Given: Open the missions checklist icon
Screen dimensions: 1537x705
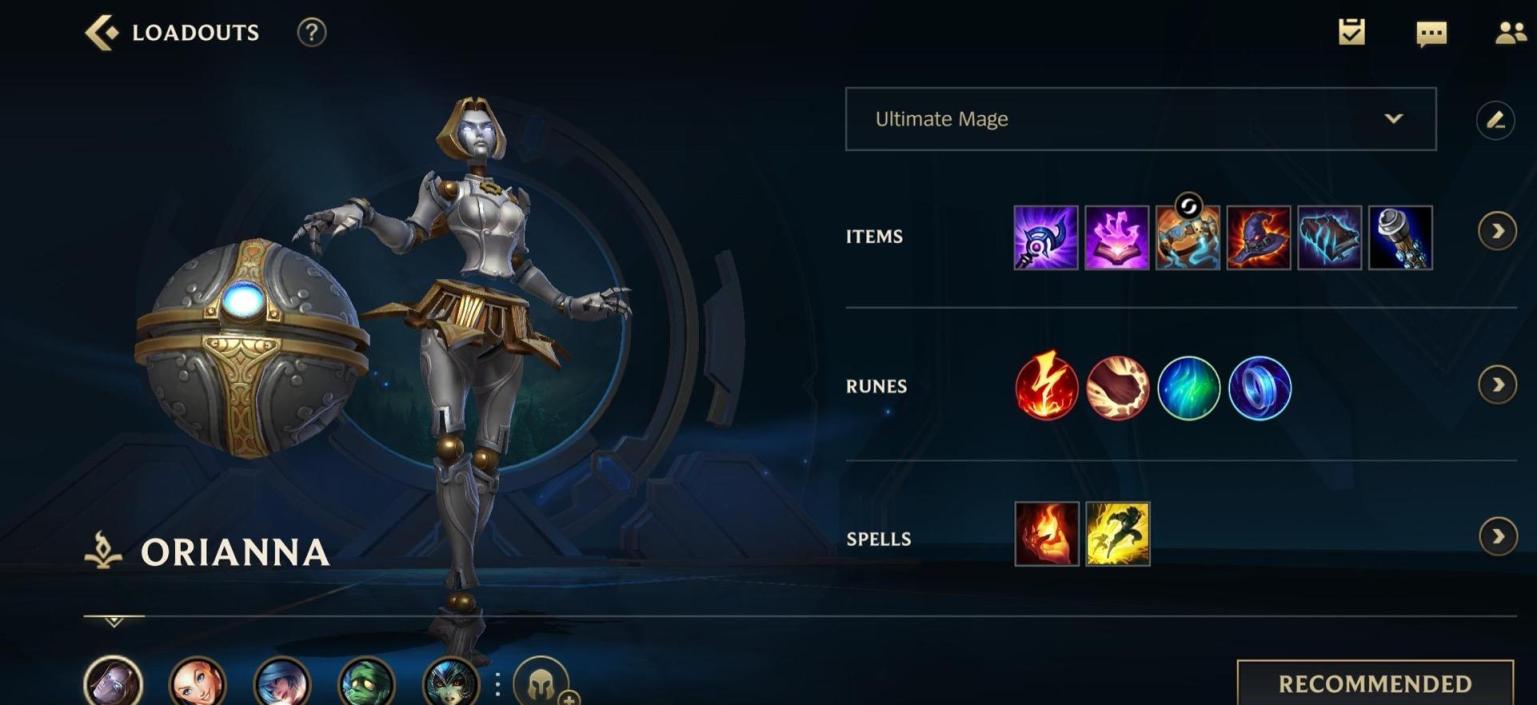Looking at the screenshot, I should click(1351, 33).
